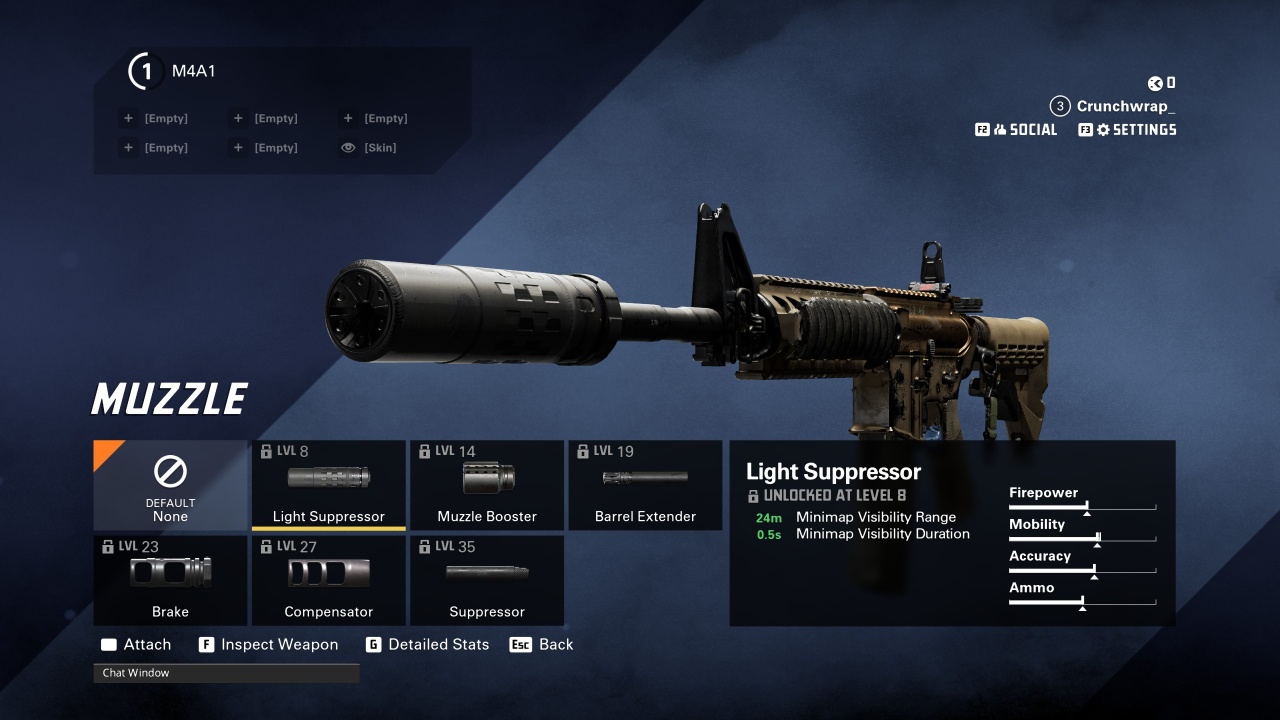Choose the Compensator attachment tile
This screenshot has width=1280, height=720.
pyautogui.click(x=328, y=580)
